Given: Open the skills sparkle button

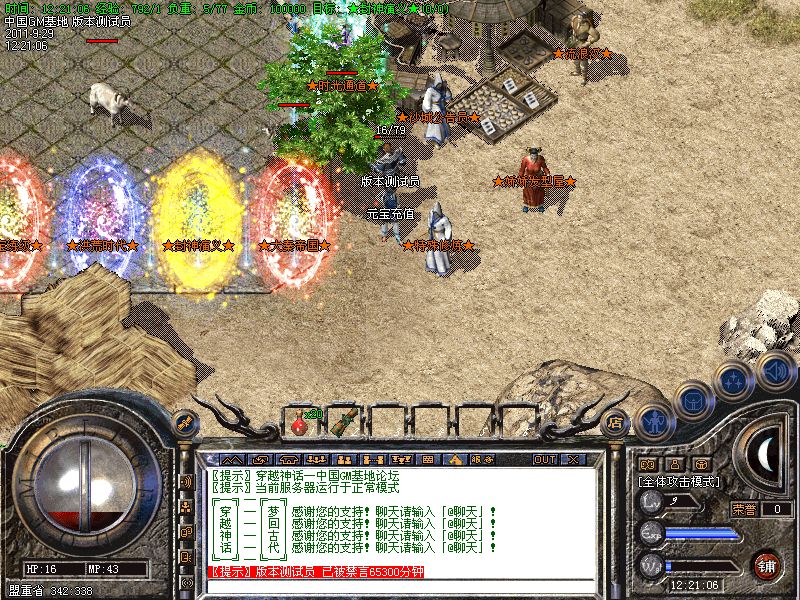Looking at the screenshot, I should click(x=735, y=380).
